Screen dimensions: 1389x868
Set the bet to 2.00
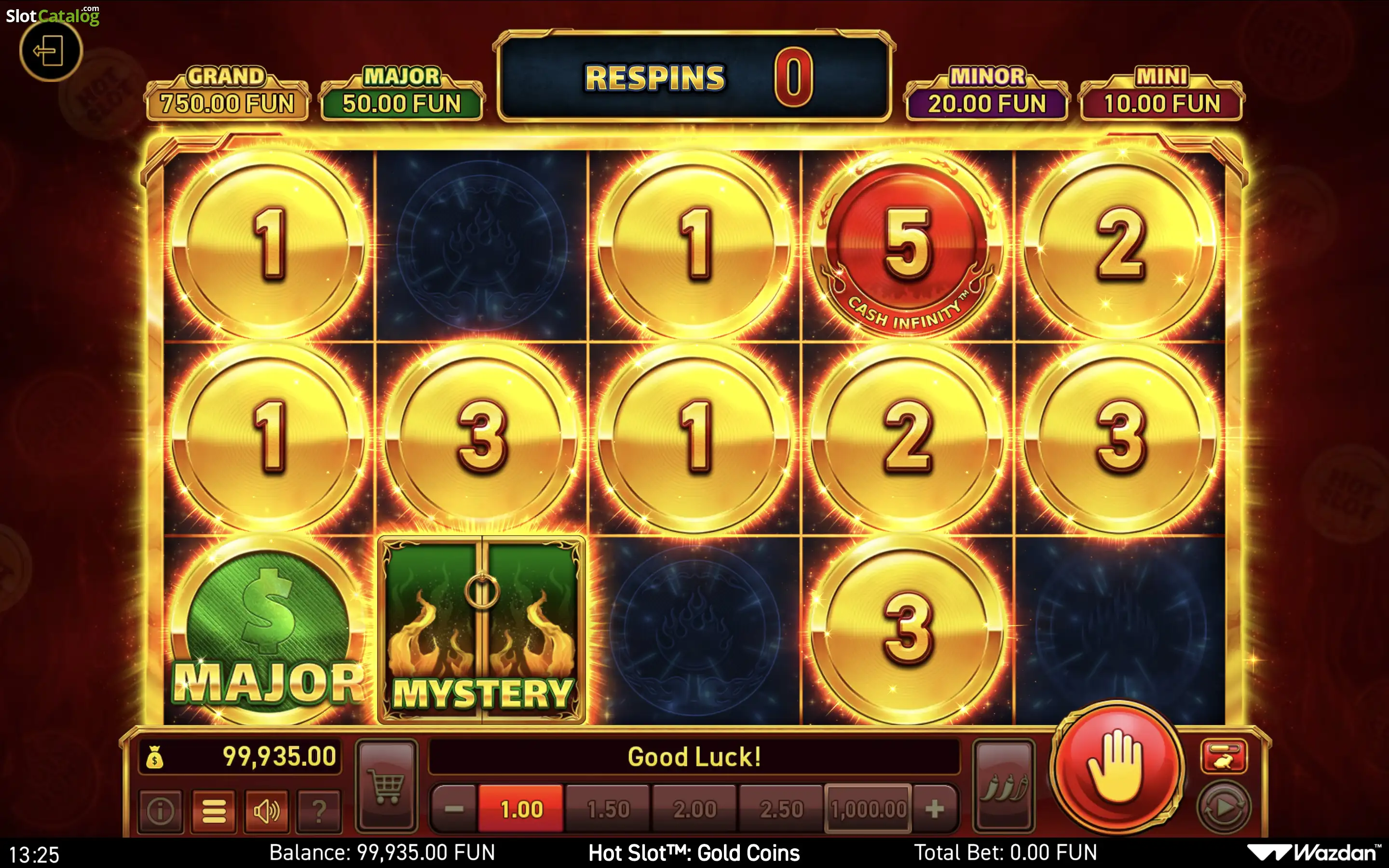pyautogui.click(x=695, y=809)
